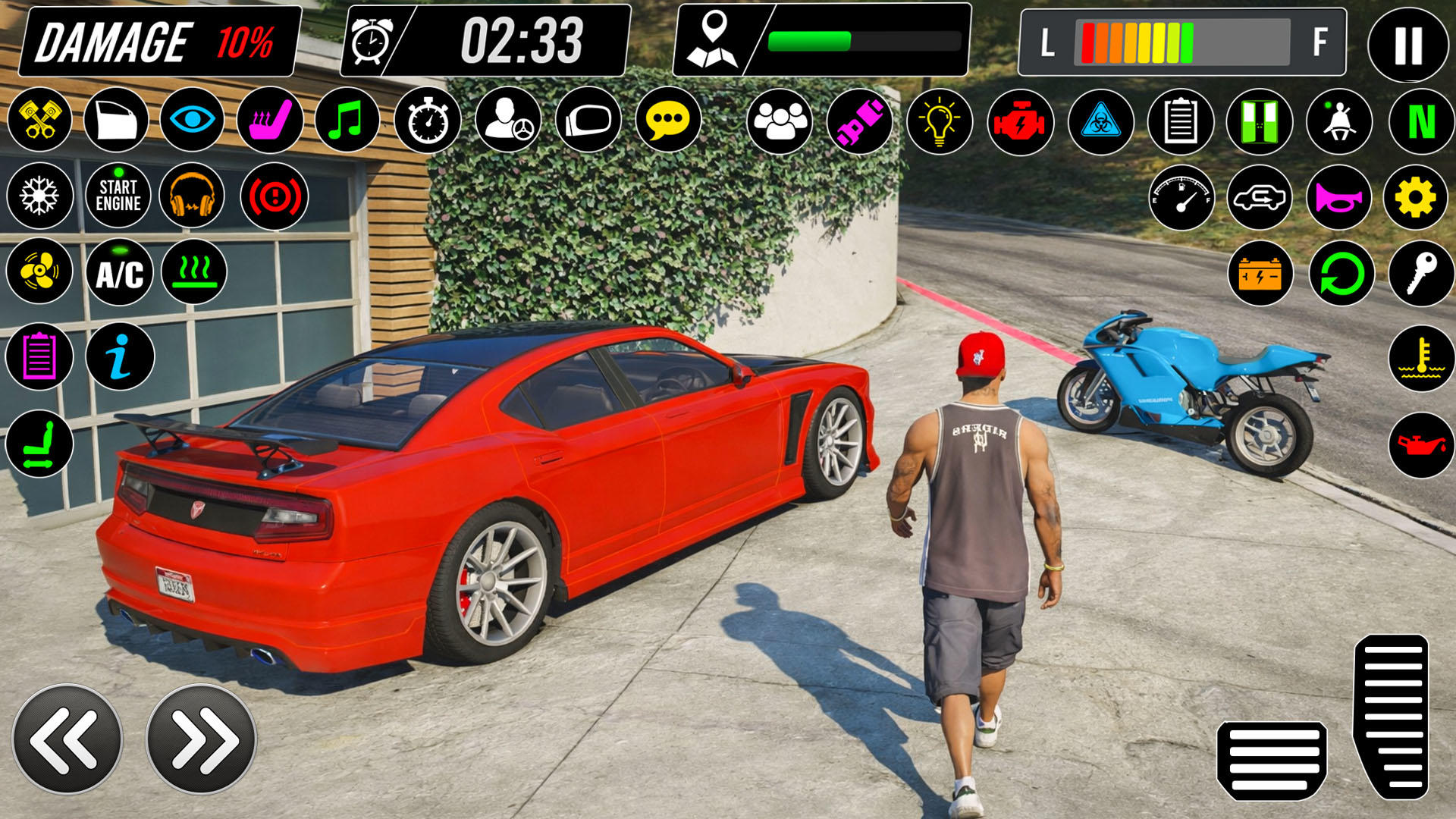The image size is (1456, 819).
Task: Select the green N gear indicator
Action: pos(1421,121)
